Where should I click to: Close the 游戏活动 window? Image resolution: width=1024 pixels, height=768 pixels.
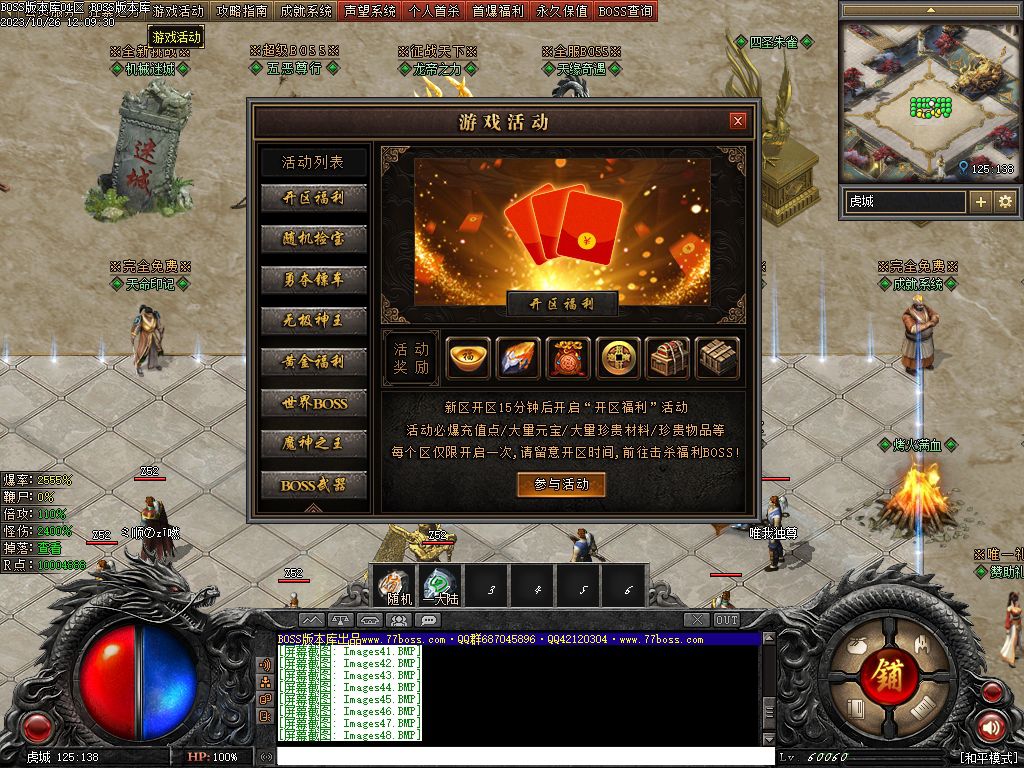tap(738, 121)
